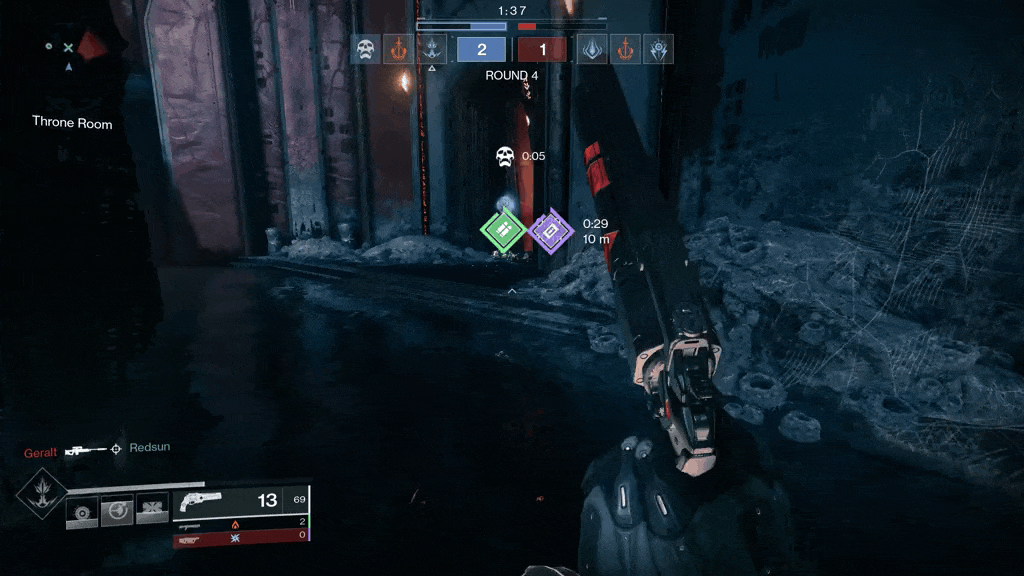Use the melee ability slot
Viewport: 1024px width, 576px height.
pyautogui.click(x=117, y=512)
